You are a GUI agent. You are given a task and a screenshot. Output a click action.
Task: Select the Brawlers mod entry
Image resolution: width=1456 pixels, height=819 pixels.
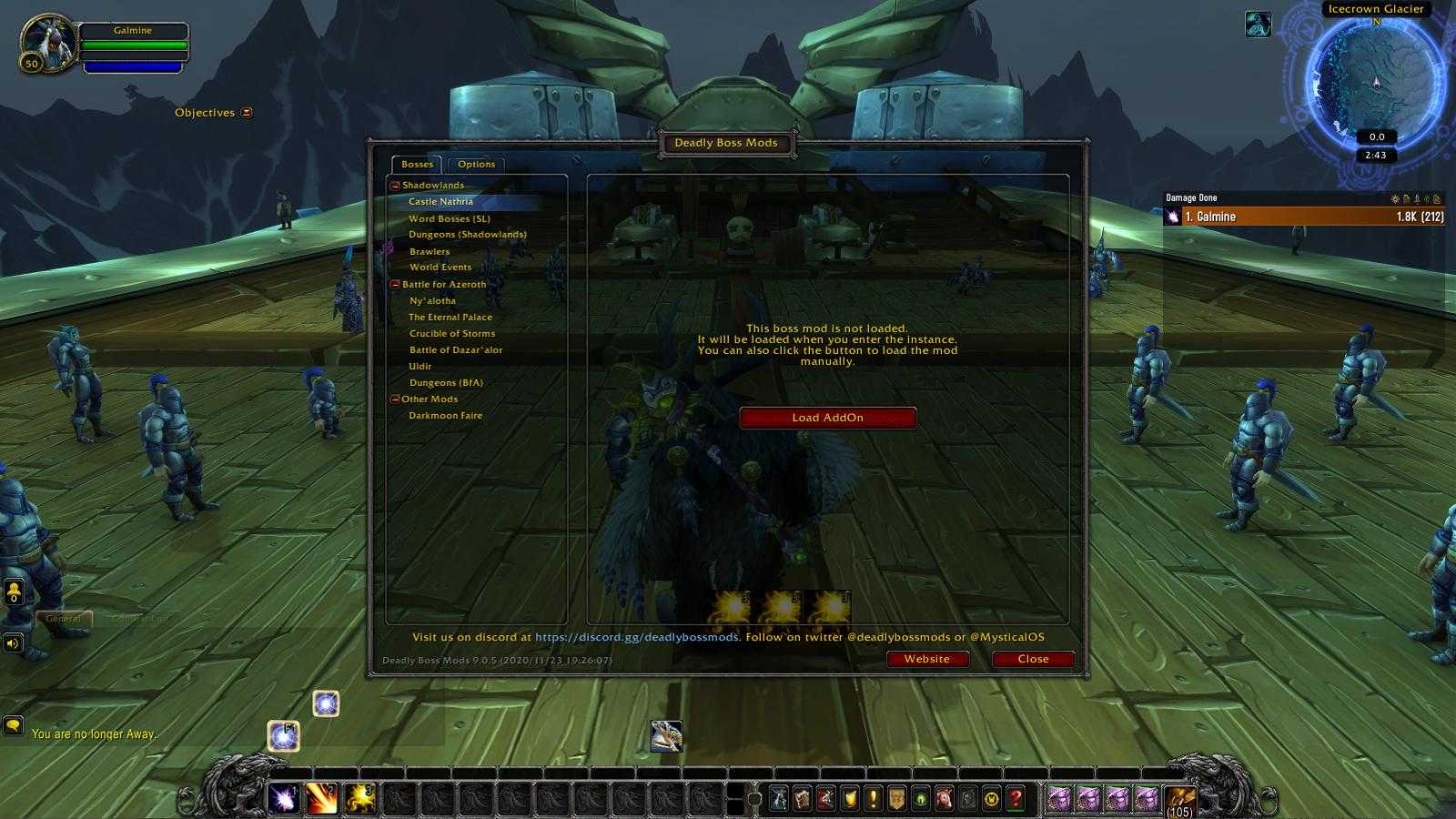pos(430,251)
